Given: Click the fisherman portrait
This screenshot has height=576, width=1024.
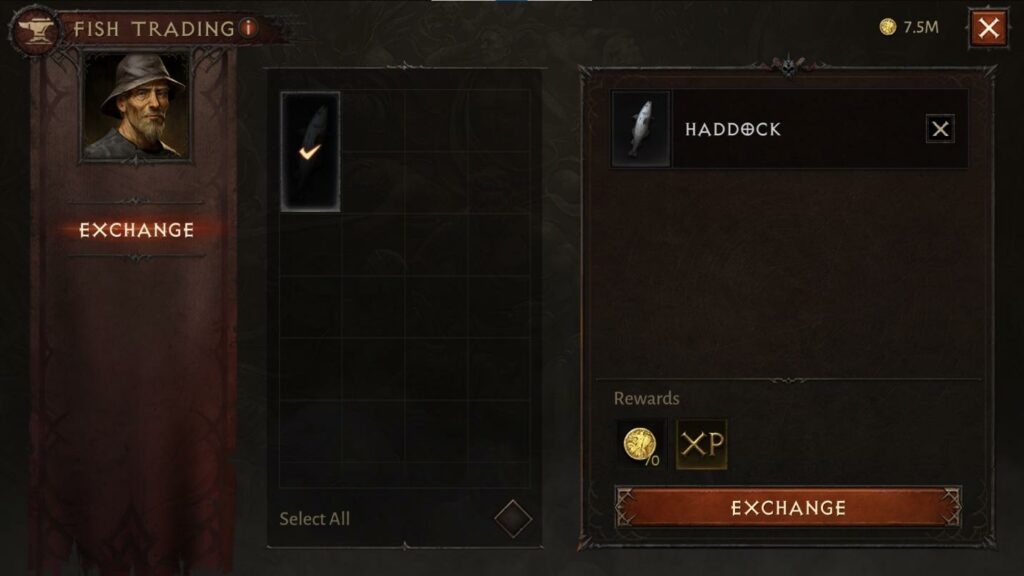Looking at the screenshot, I should pos(137,107).
